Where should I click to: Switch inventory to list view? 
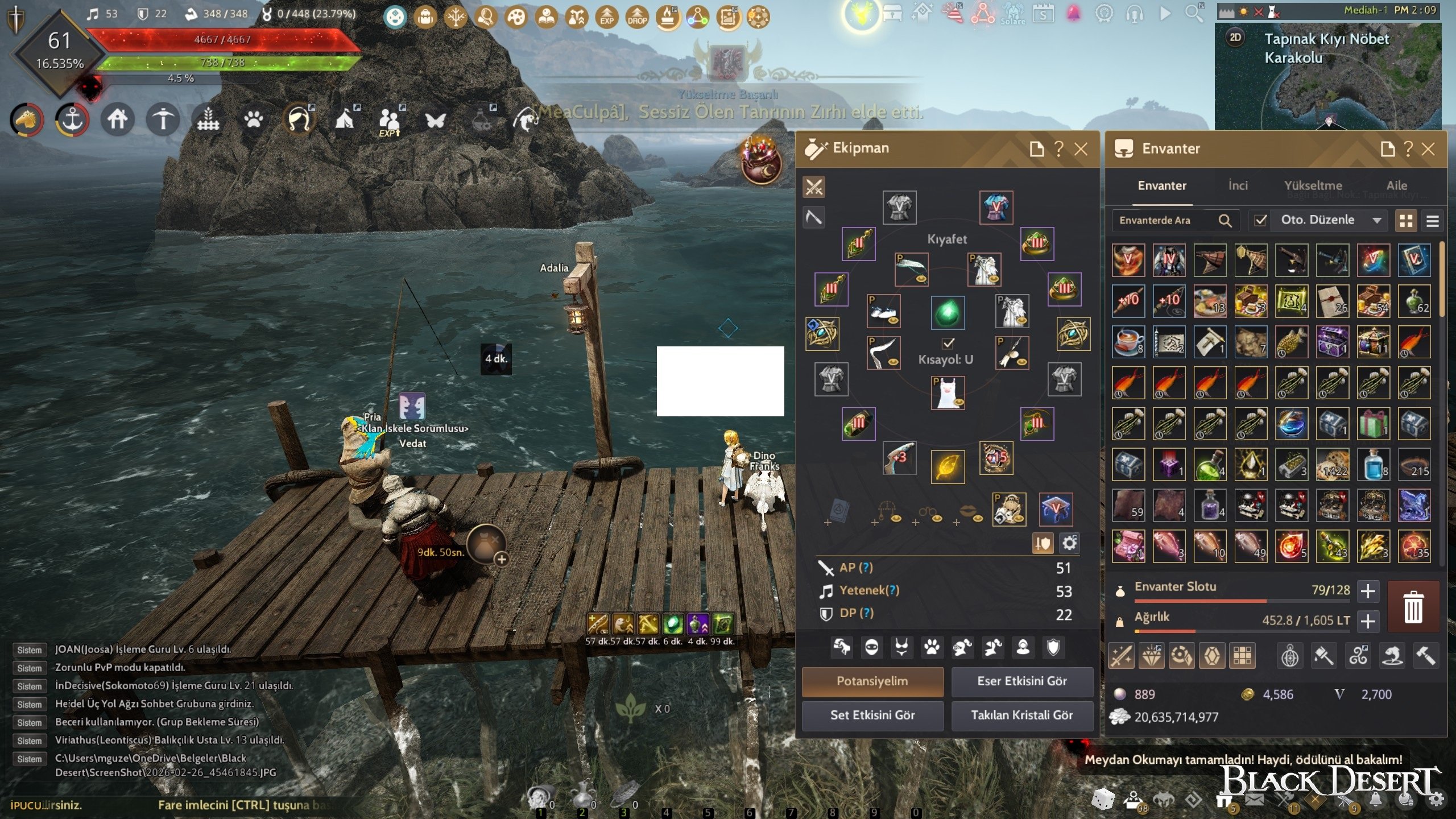coord(1432,221)
